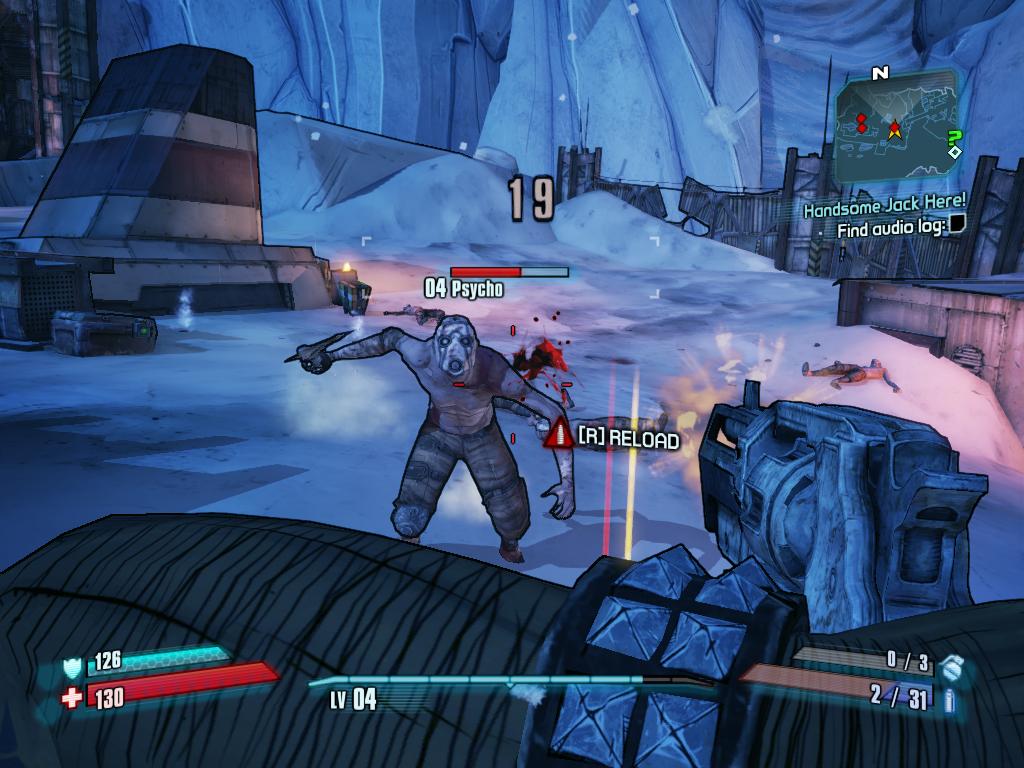
Task: Select the Handsome Jack Here! mission title
Action: tap(885, 207)
